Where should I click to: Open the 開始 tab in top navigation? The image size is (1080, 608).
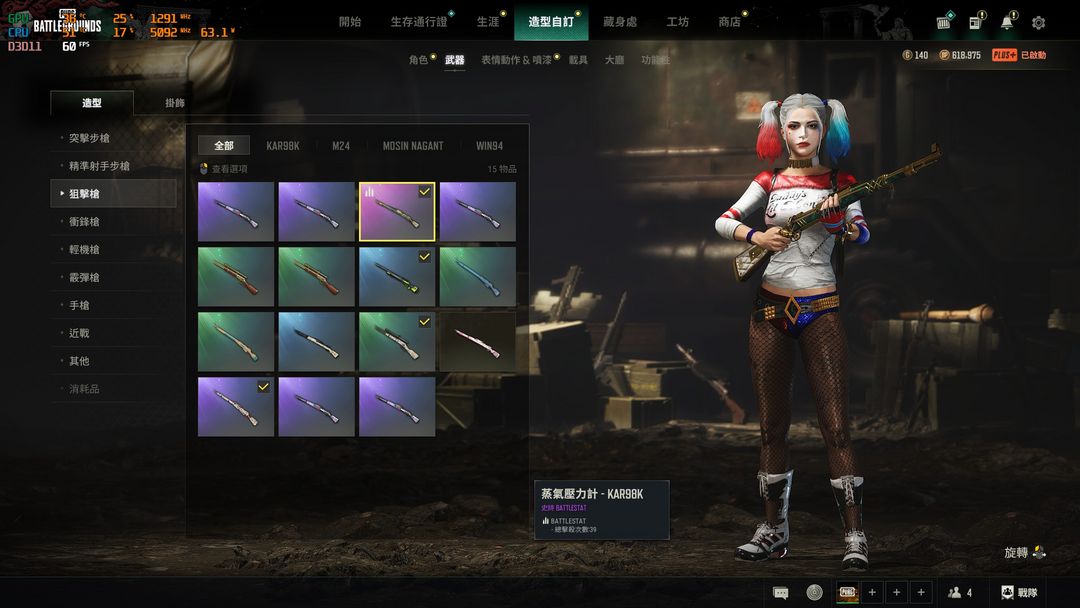pyautogui.click(x=350, y=22)
